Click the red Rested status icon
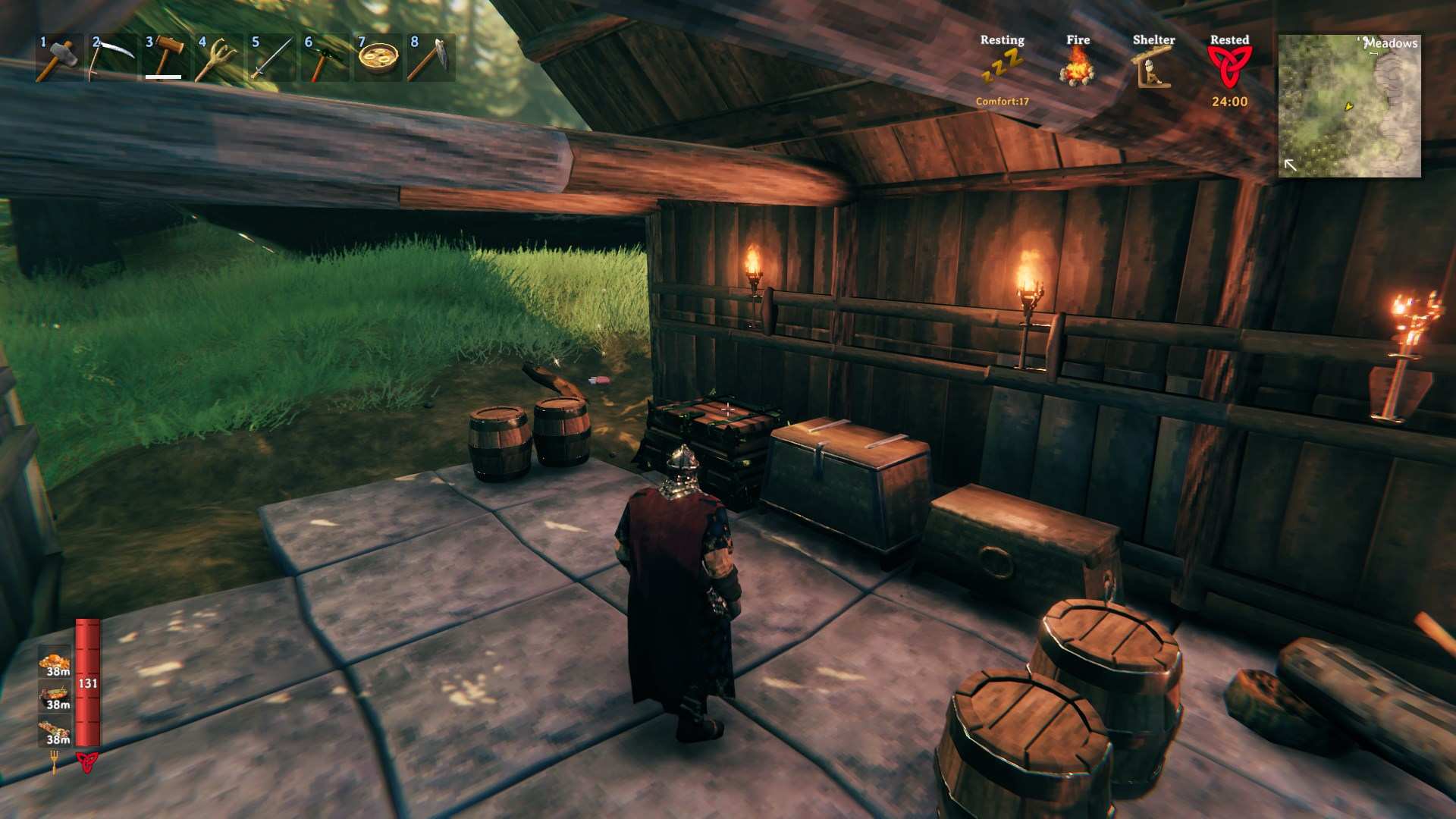The width and height of the screenshot is (1456, 819). pos(1229,67)
